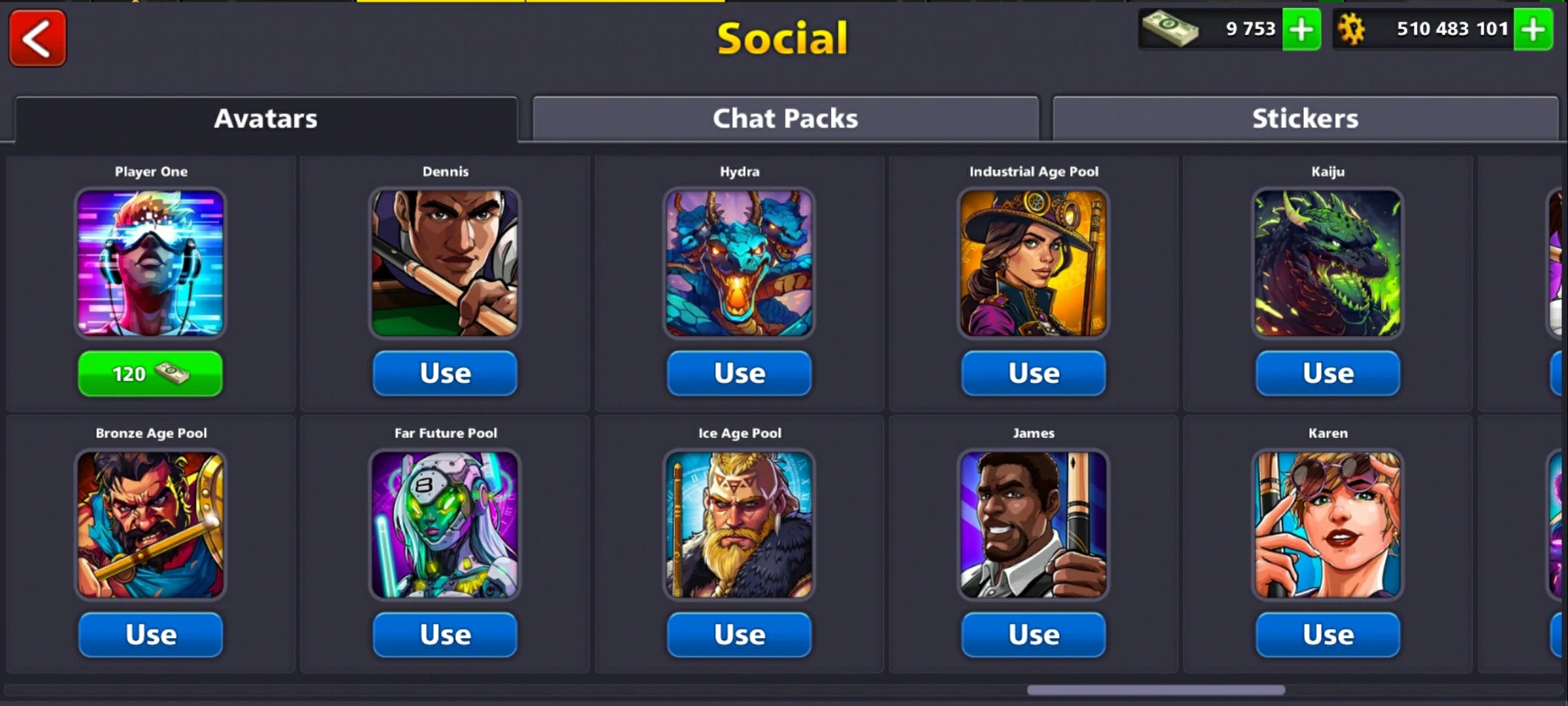
Task: Buy the Player One avatar for 120 cash
Action: (x=150, y=373)
